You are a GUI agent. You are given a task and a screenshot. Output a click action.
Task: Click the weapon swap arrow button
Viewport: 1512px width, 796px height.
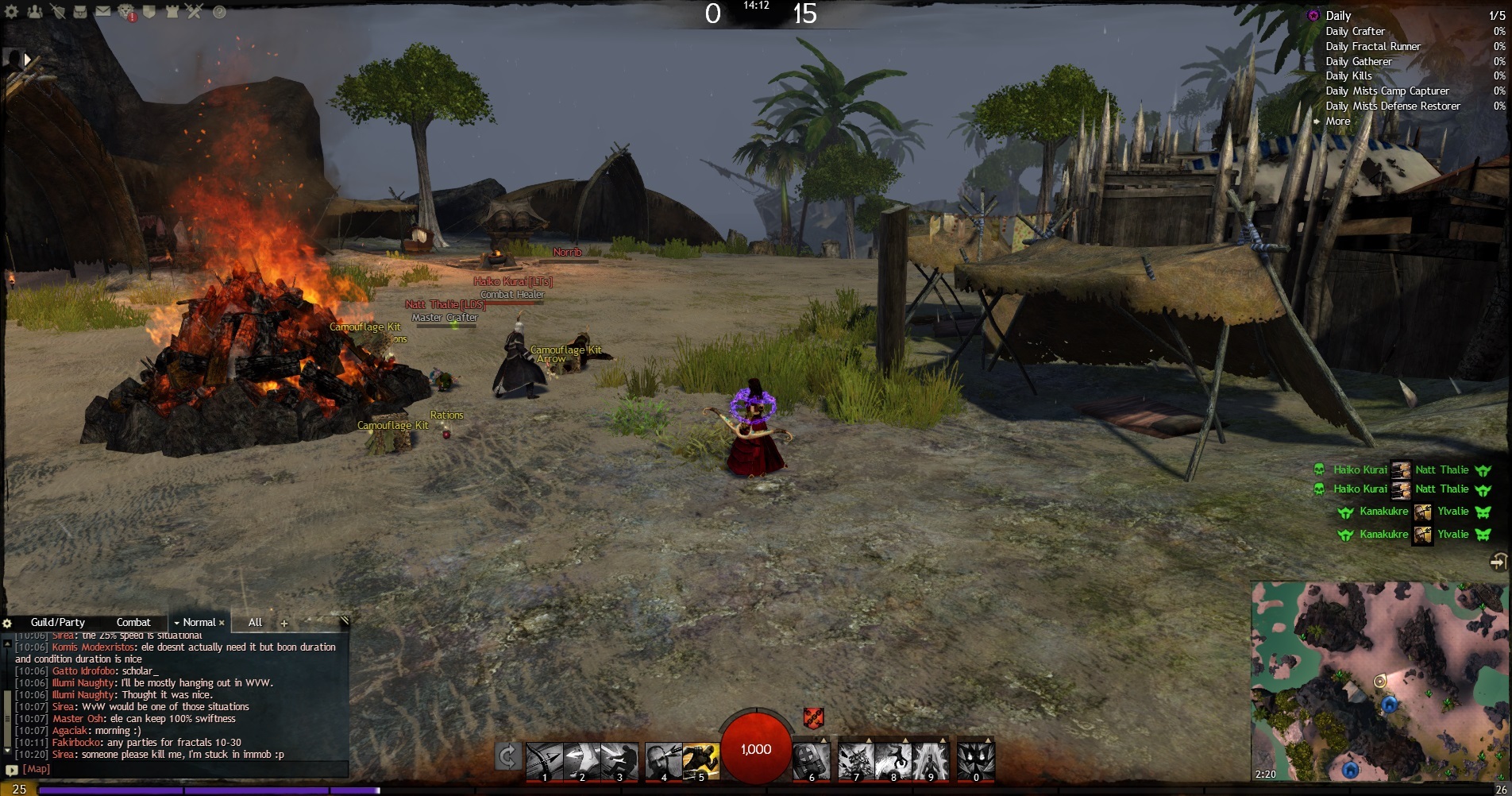(x=507, y=757)
